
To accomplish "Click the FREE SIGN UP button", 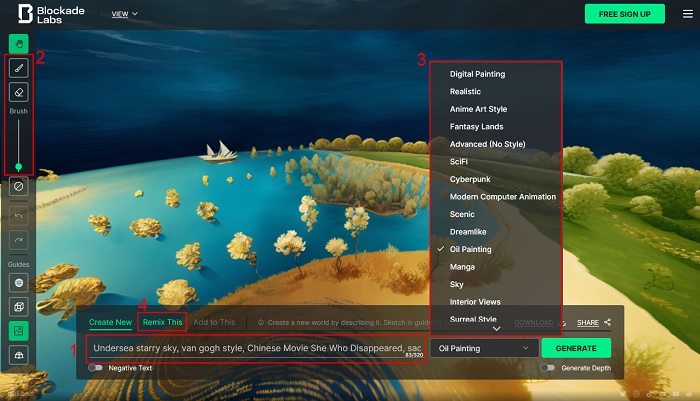I will tap(624, 14).
